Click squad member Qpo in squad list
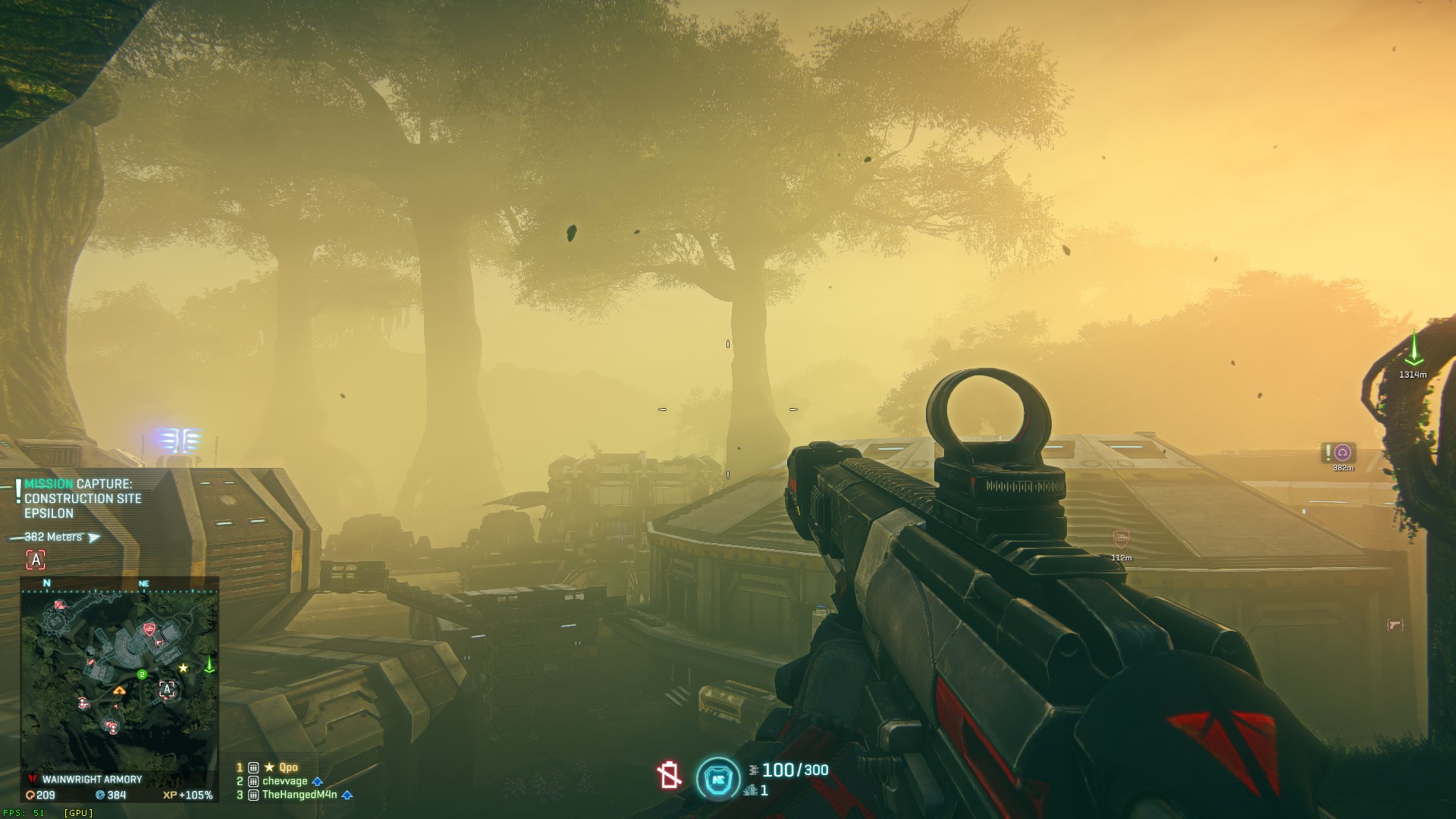The width and height of the screenshot is (1456, 819). pos(288,767)
